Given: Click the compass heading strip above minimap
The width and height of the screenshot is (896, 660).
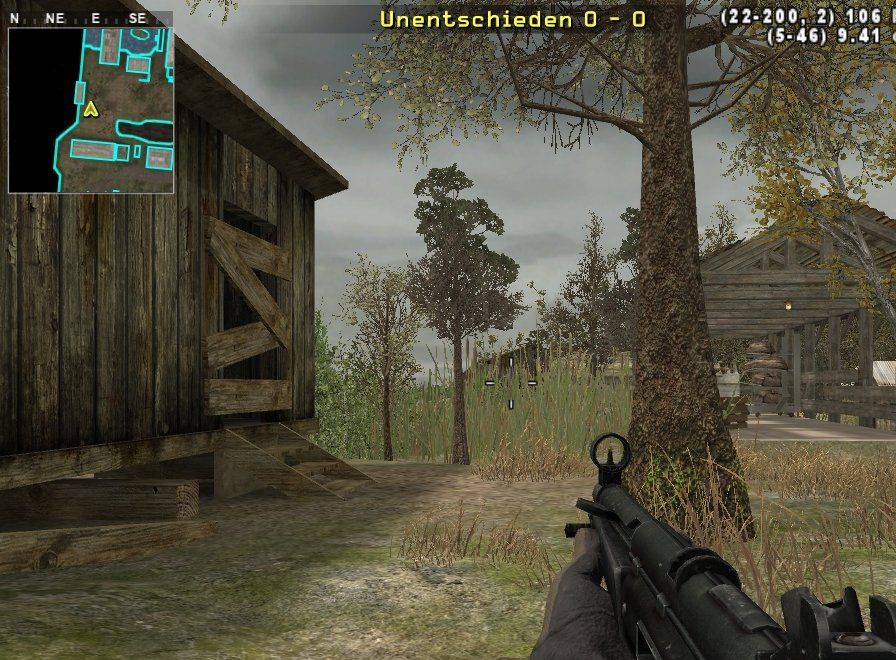Looking at the screenshot, I should click(90, 18).
